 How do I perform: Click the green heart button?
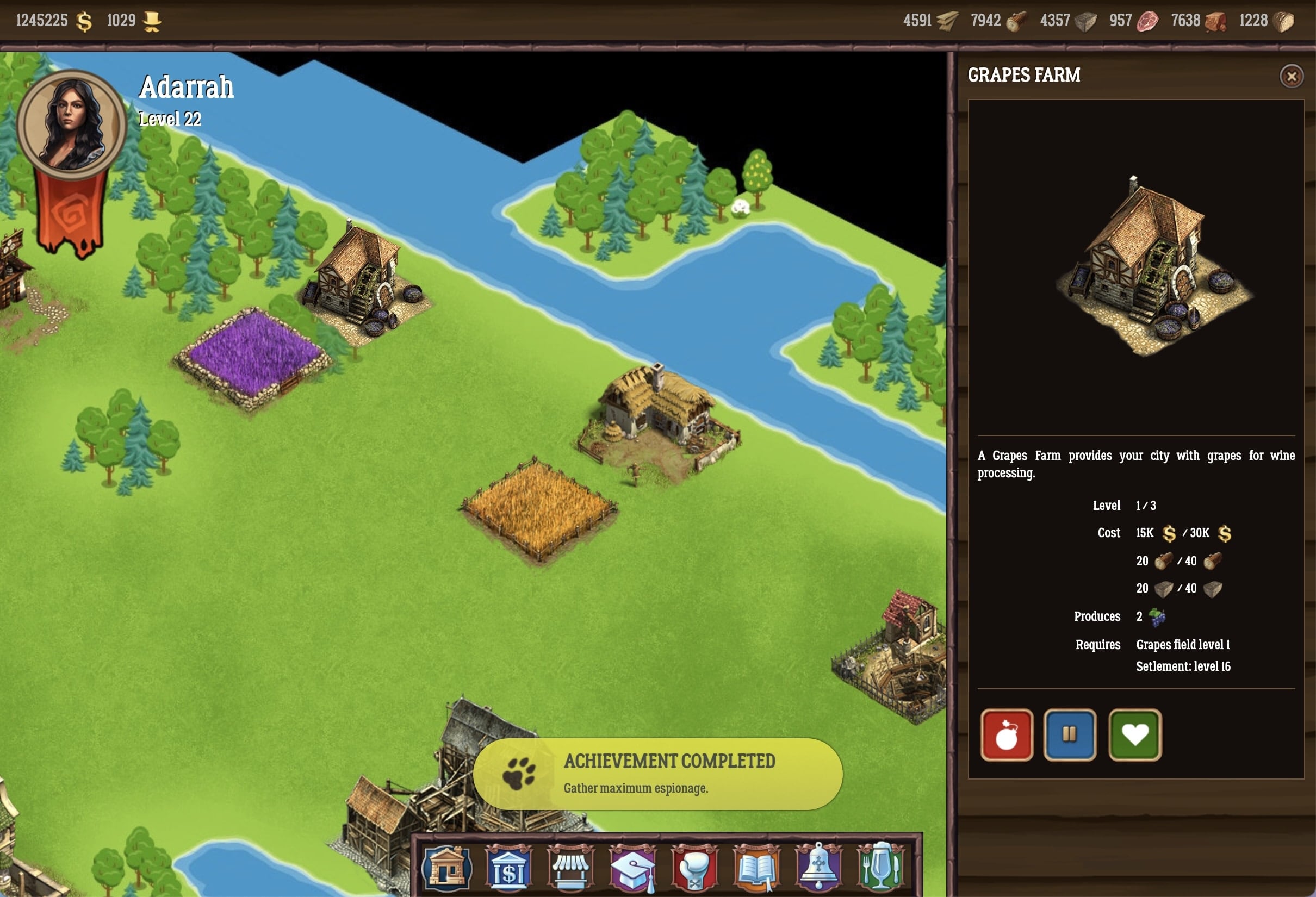[x=1135, y=734]
